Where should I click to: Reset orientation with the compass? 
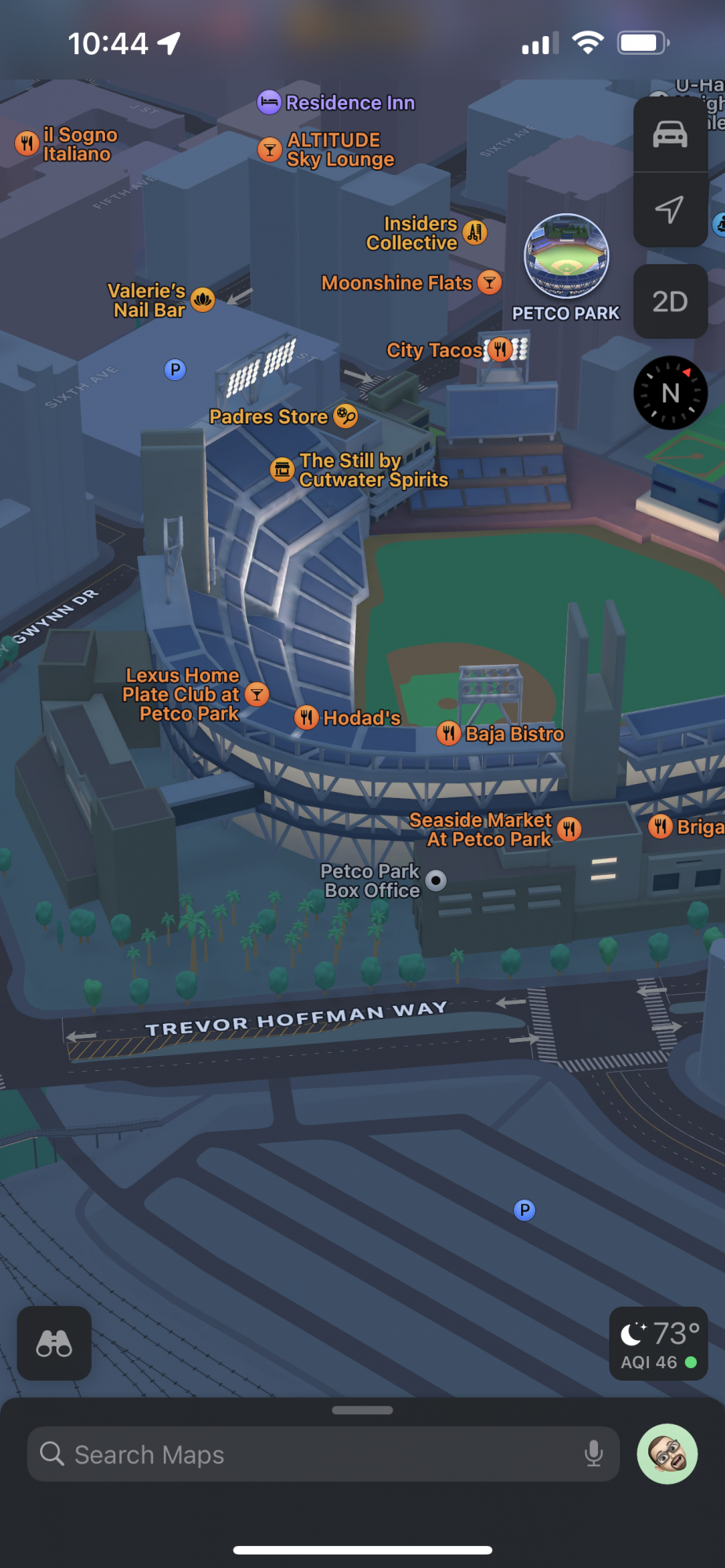670,393
